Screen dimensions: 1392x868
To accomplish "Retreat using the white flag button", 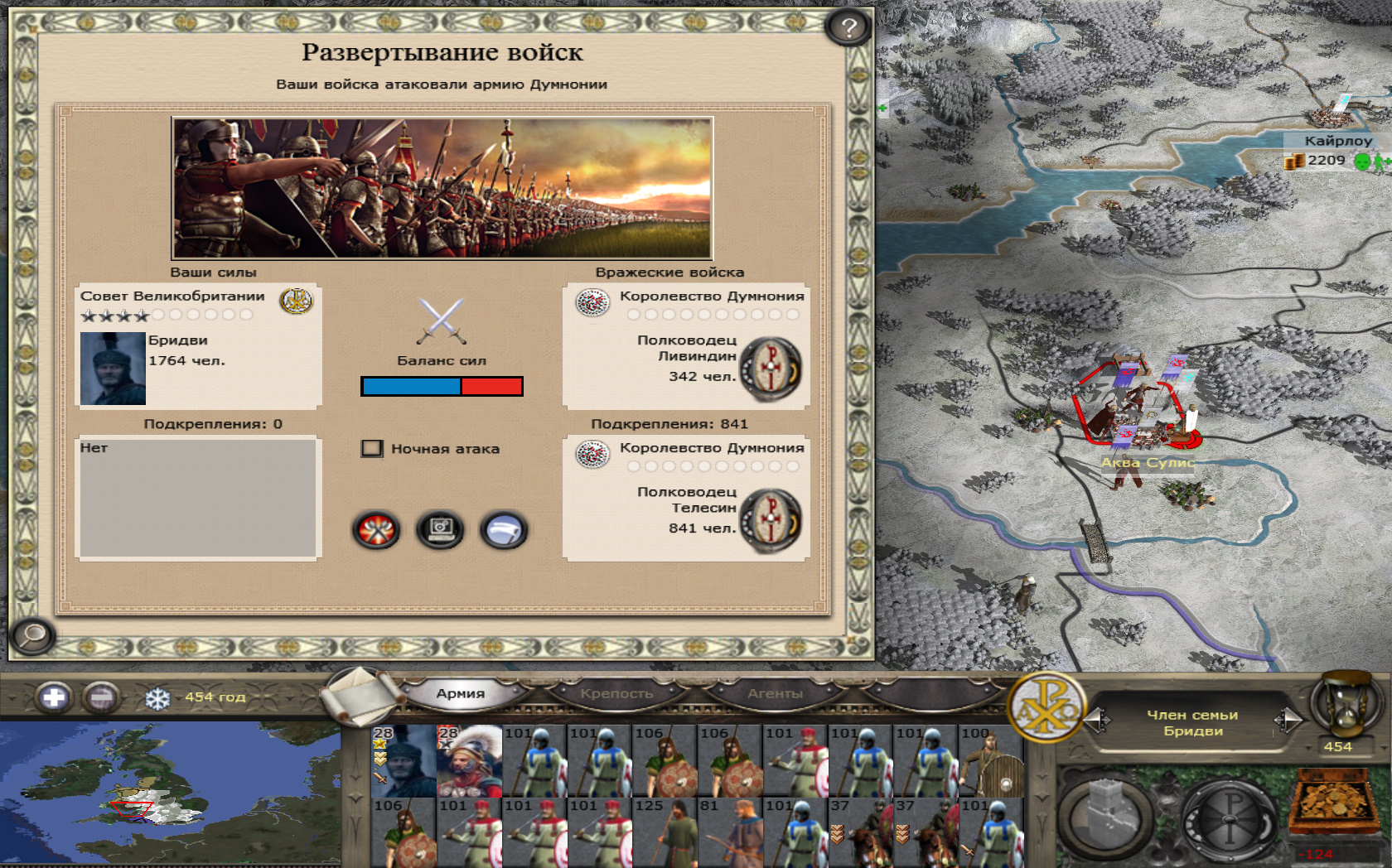I will (503, 530).
